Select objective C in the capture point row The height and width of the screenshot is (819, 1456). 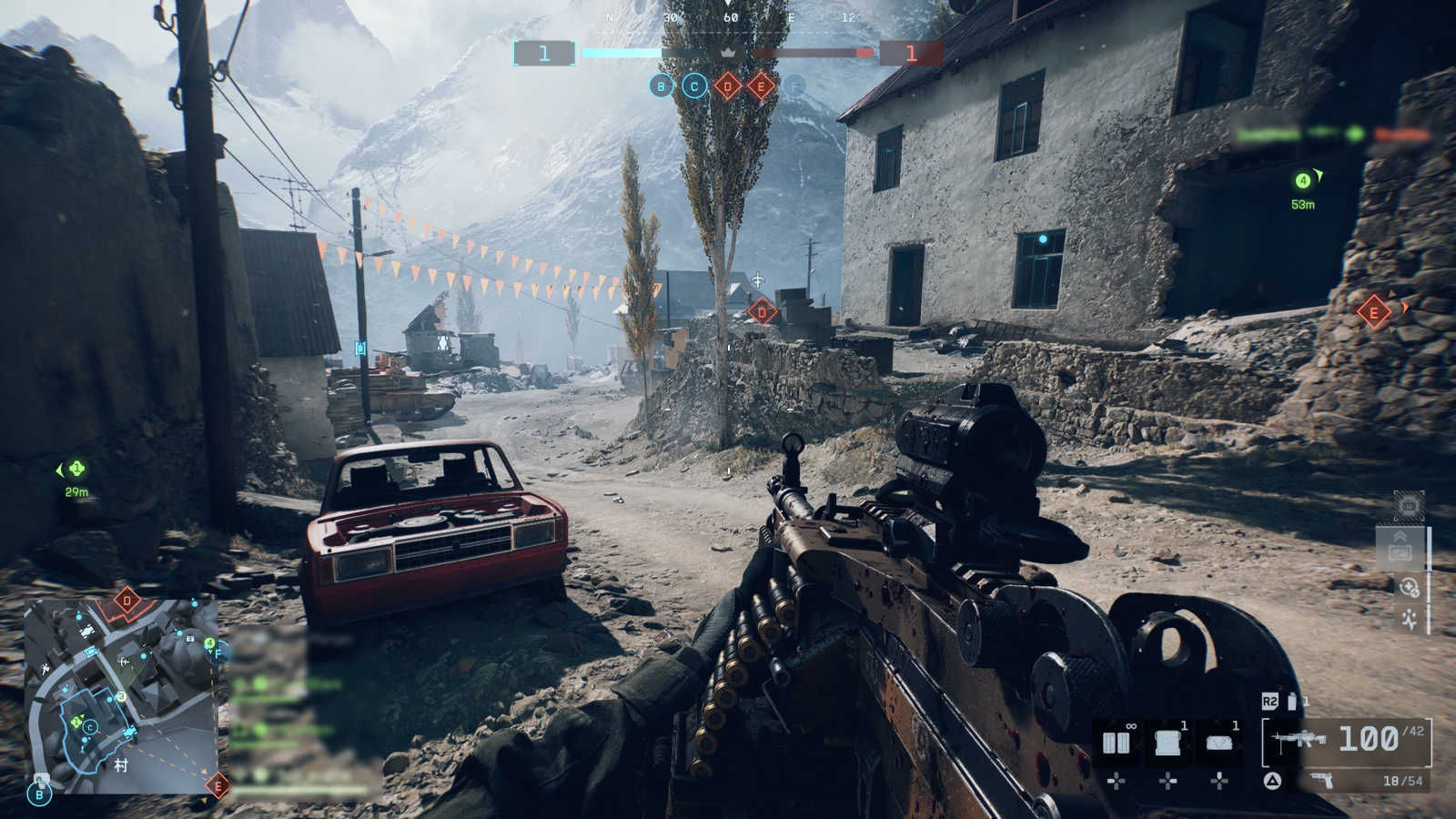[x=694, y=86]
